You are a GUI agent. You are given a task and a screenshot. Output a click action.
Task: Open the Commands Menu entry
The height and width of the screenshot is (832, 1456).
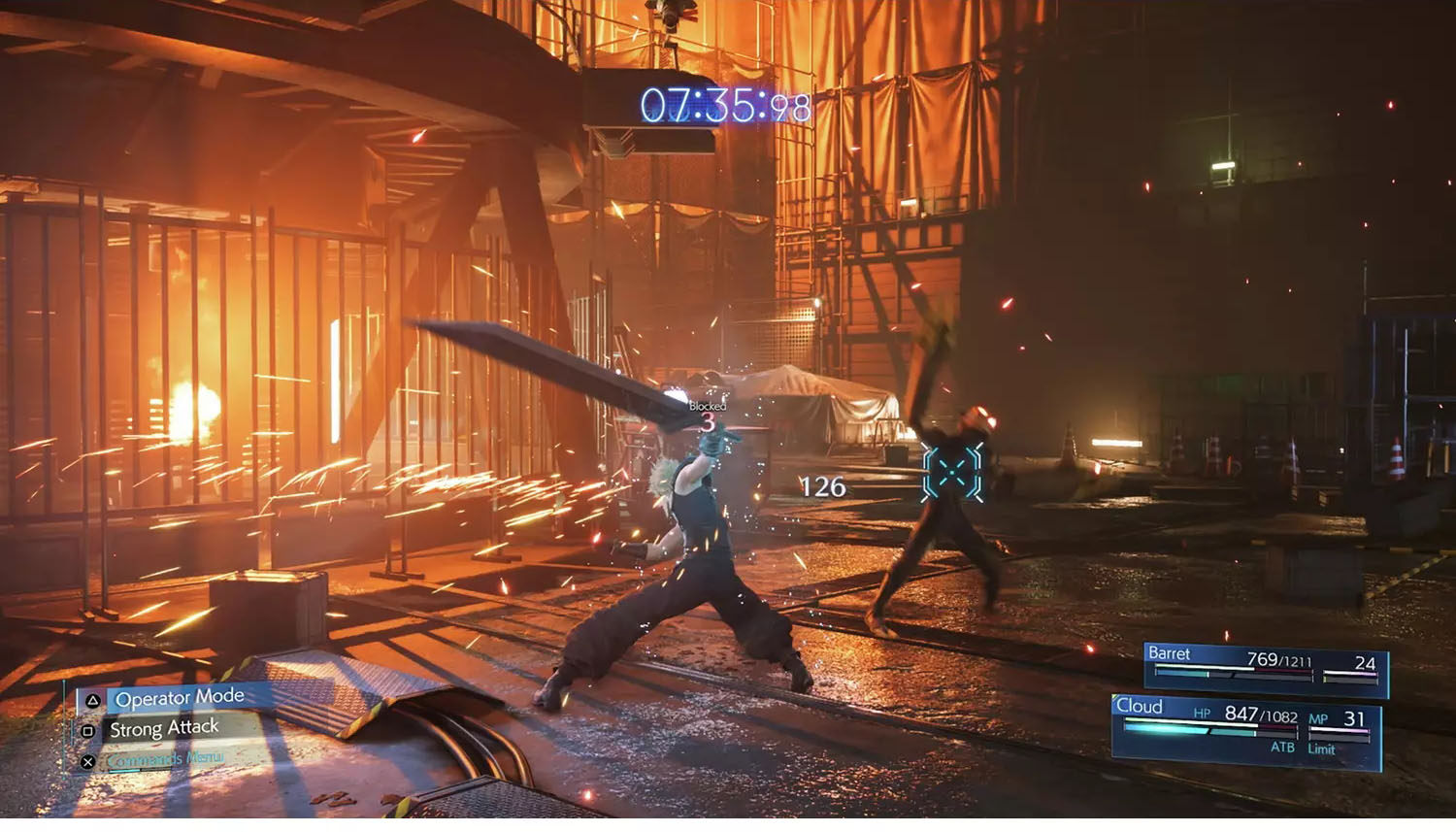(x=163, y=759)
